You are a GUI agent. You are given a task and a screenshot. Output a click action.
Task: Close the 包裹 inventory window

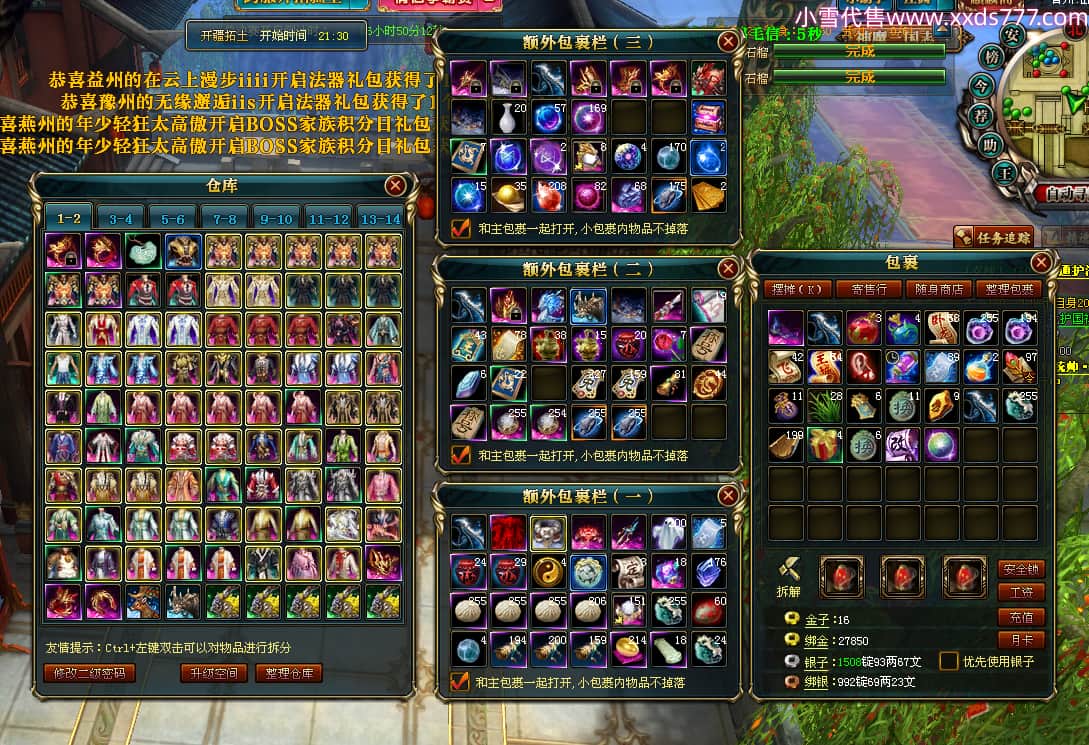(x=1041, y=262)
